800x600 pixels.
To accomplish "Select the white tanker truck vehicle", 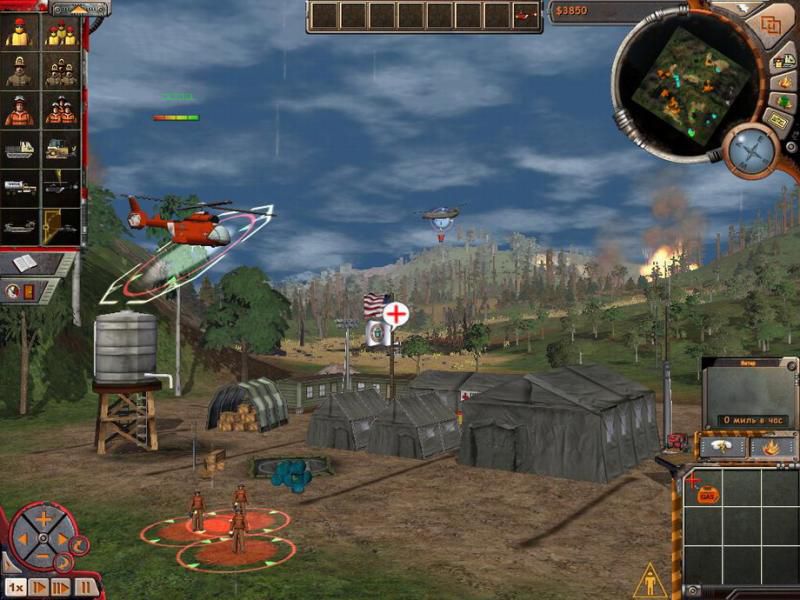I will (19, 188).
